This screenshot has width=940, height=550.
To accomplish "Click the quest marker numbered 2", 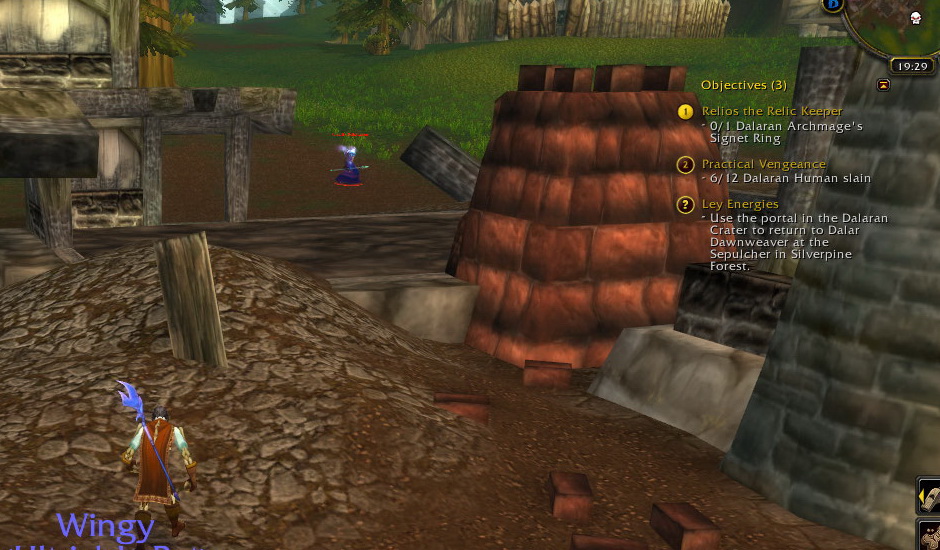I will click(685, 165).
